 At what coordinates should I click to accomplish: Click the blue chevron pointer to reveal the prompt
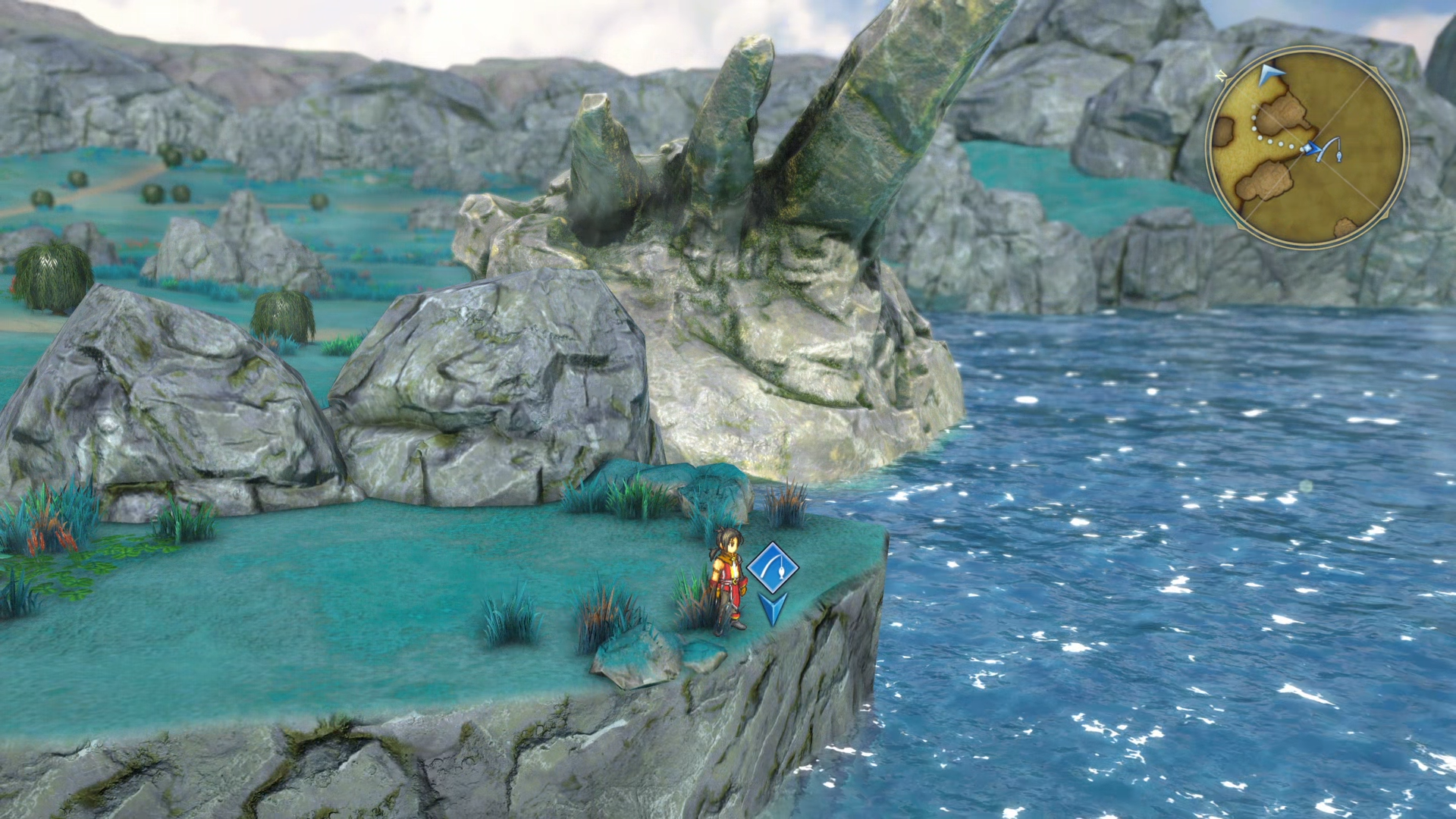pos(773,607)
